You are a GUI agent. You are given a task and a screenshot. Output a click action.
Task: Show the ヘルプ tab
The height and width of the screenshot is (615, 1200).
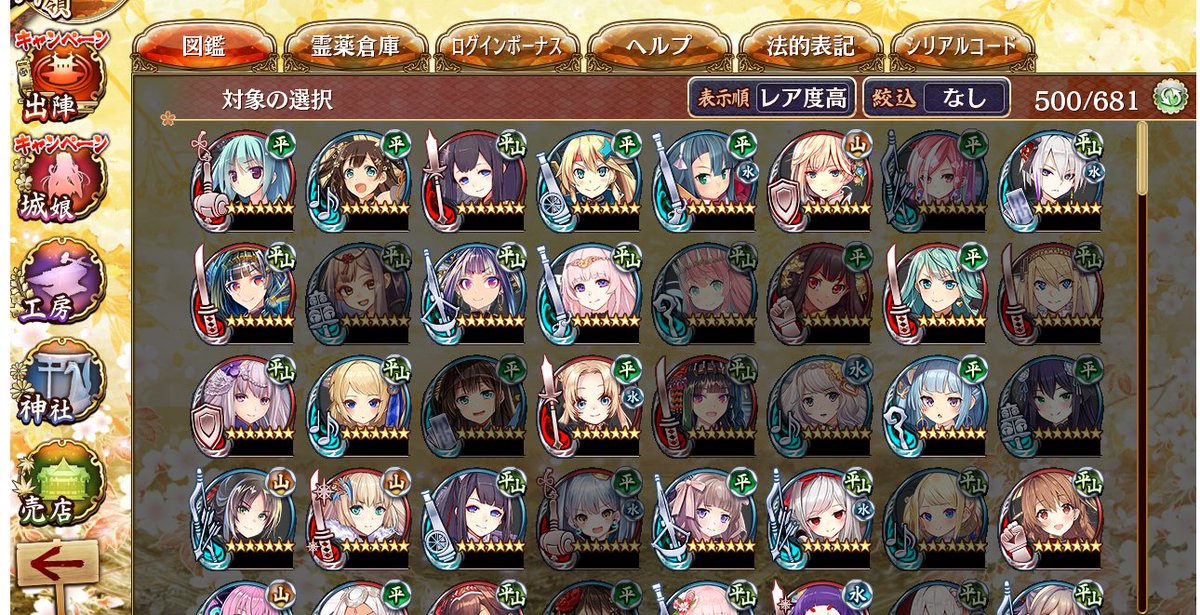pyautogui.click(x=659, y=46)
